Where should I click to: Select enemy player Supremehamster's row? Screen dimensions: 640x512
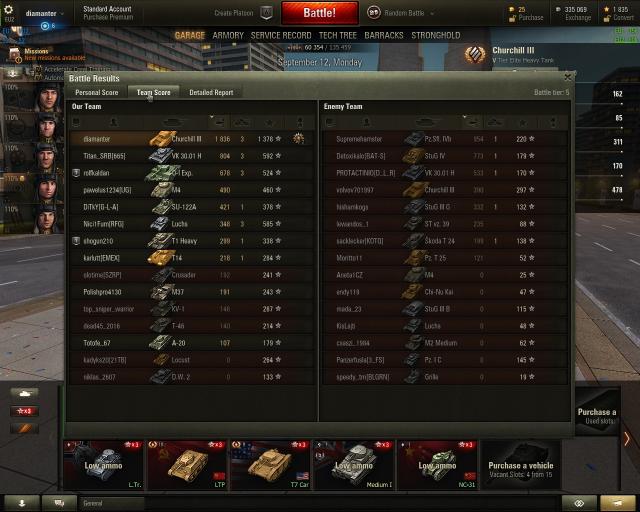[x=358, y=139]
